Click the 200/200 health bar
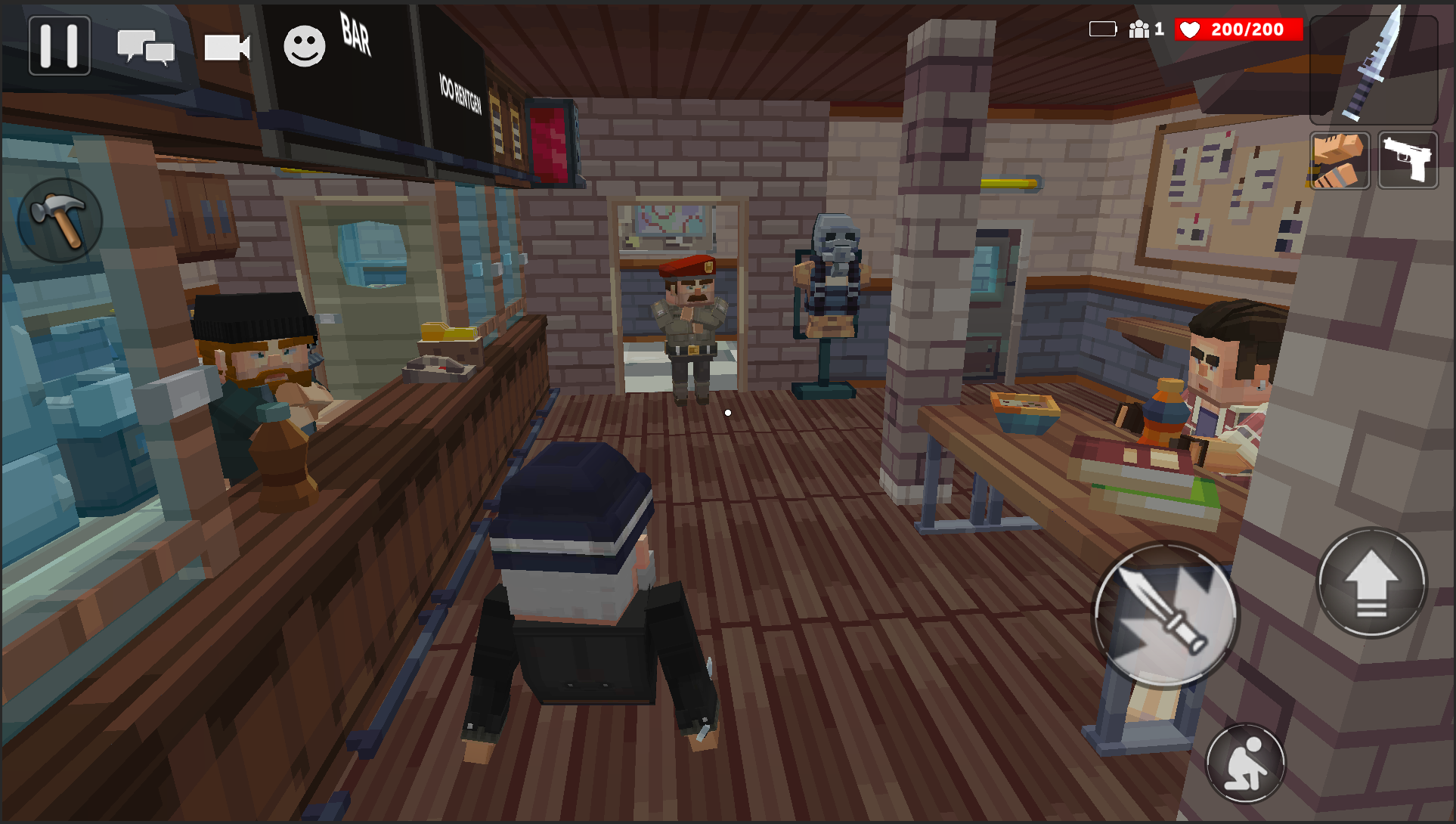The height and width of the screenshot is (824, 1456). point(1247,30)
